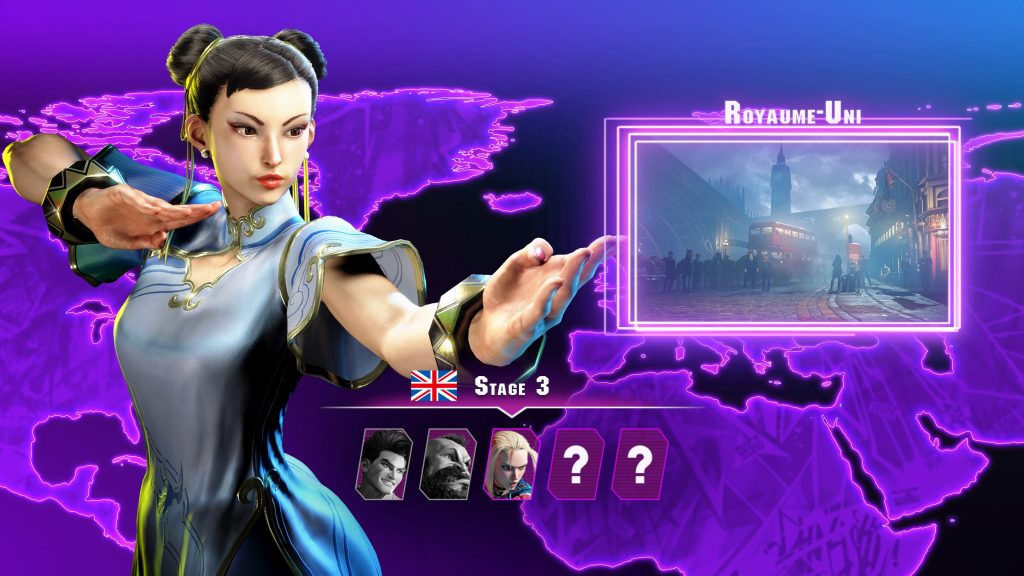Click the United Kingdom flag icon
Viewport: 1024px width, 576px height.
pyautogui.click(x=433, y=385)
